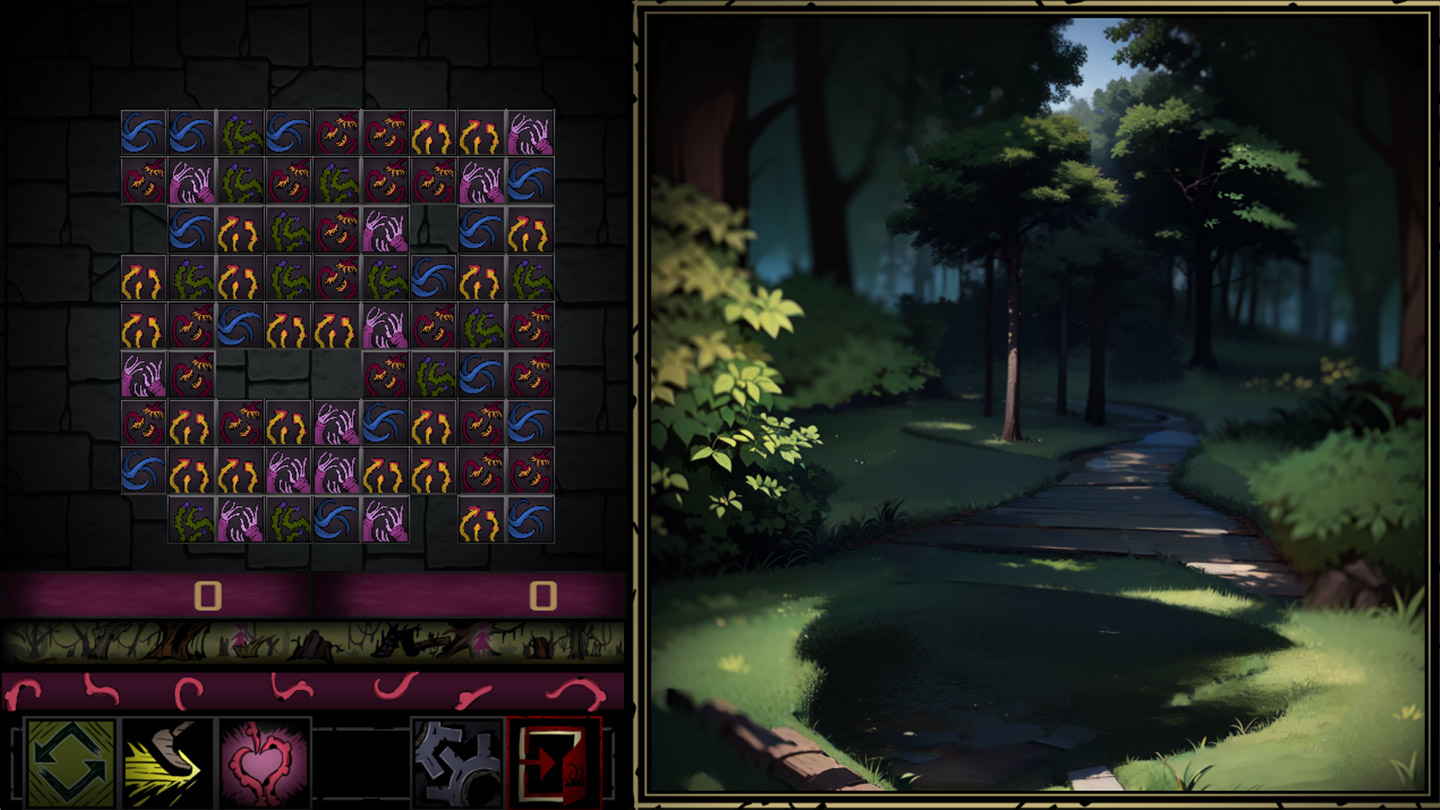Viewport: 1440px width, 810px height.
Task: Open the gear settings icon
Action: (x=460, y=765)
